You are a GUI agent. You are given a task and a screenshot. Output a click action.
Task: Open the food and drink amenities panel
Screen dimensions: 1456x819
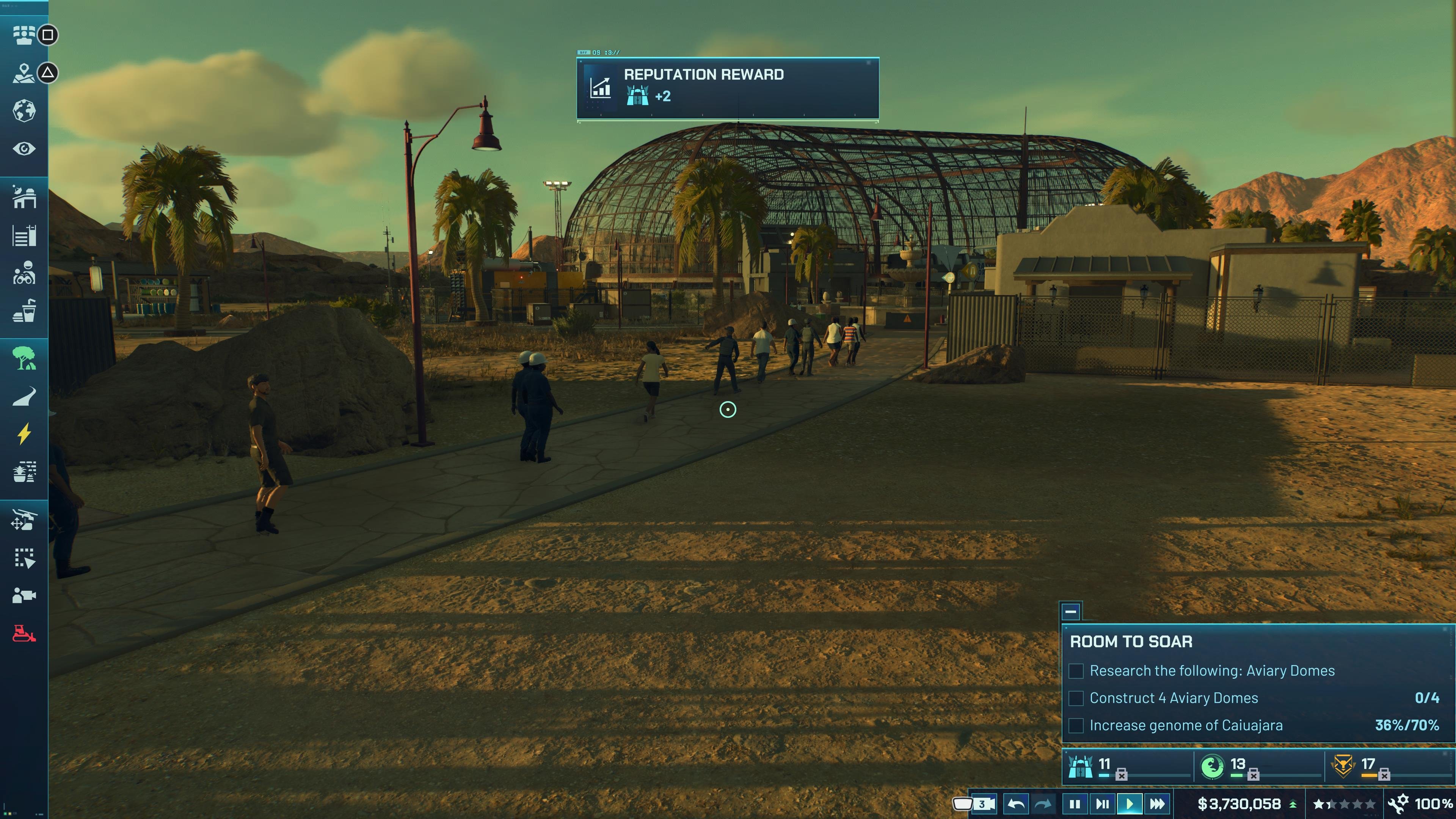[x=25, y=310]
